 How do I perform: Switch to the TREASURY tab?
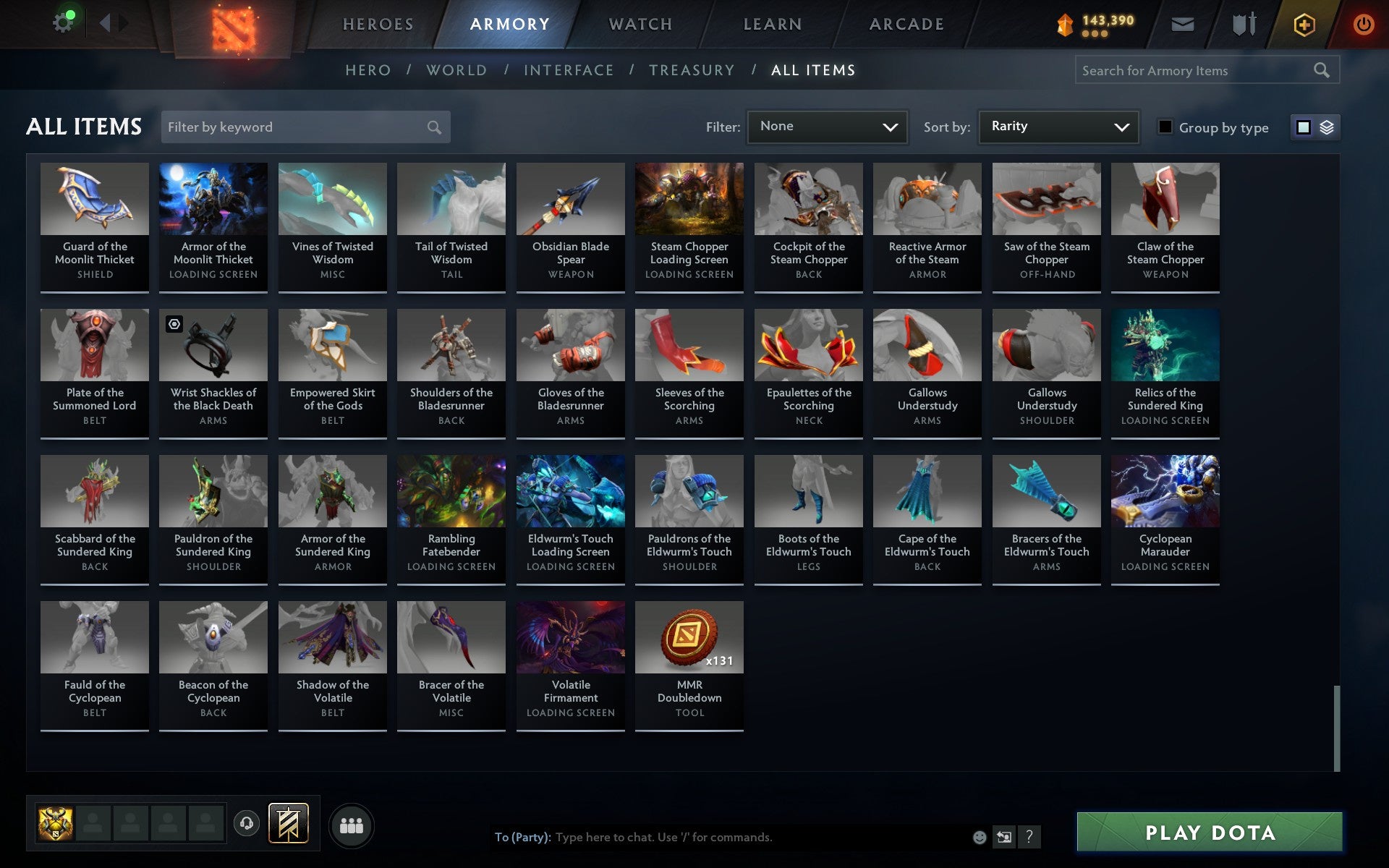tap(692, 70)
